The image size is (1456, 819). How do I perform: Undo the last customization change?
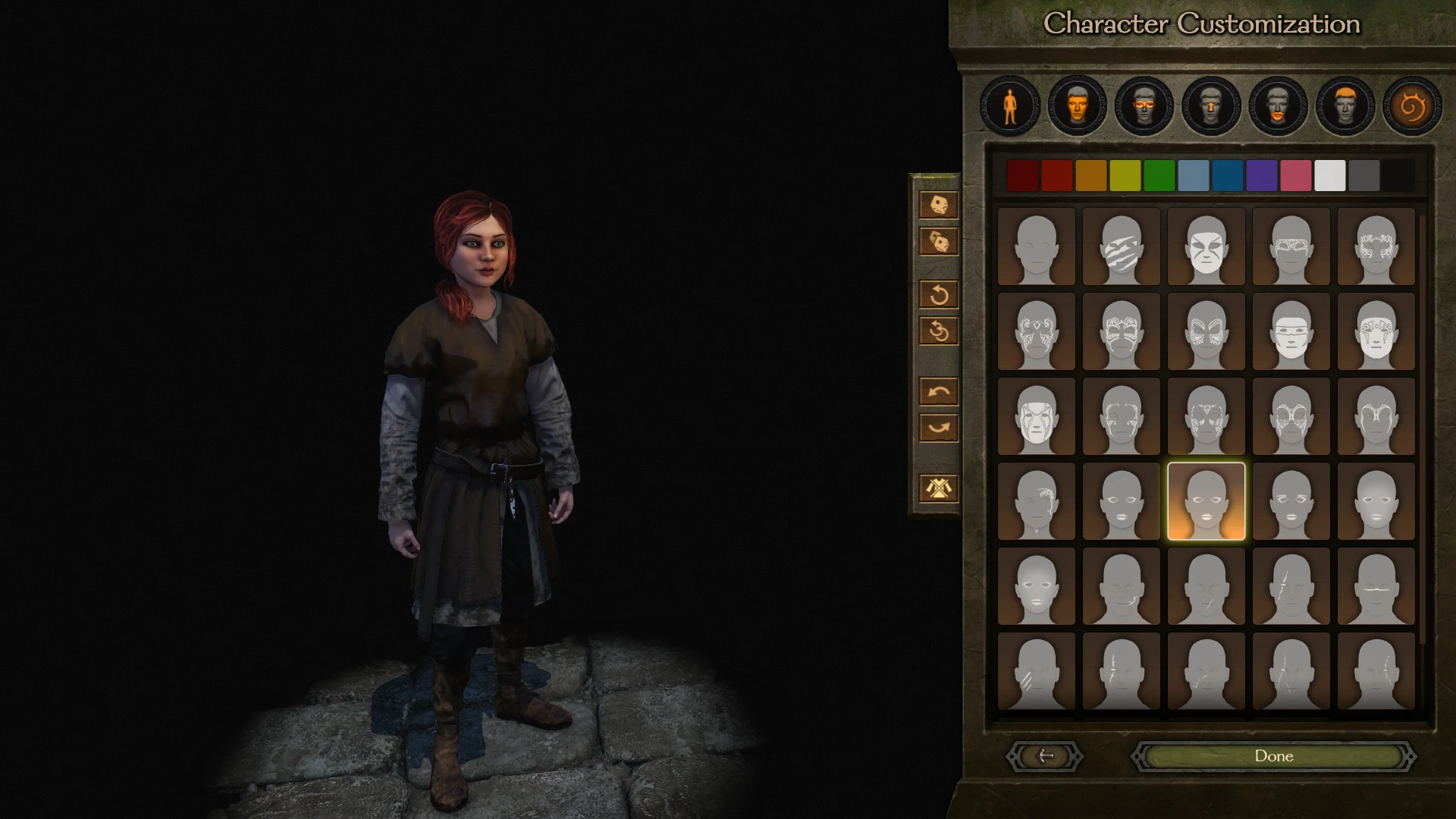tap(939, 390)
